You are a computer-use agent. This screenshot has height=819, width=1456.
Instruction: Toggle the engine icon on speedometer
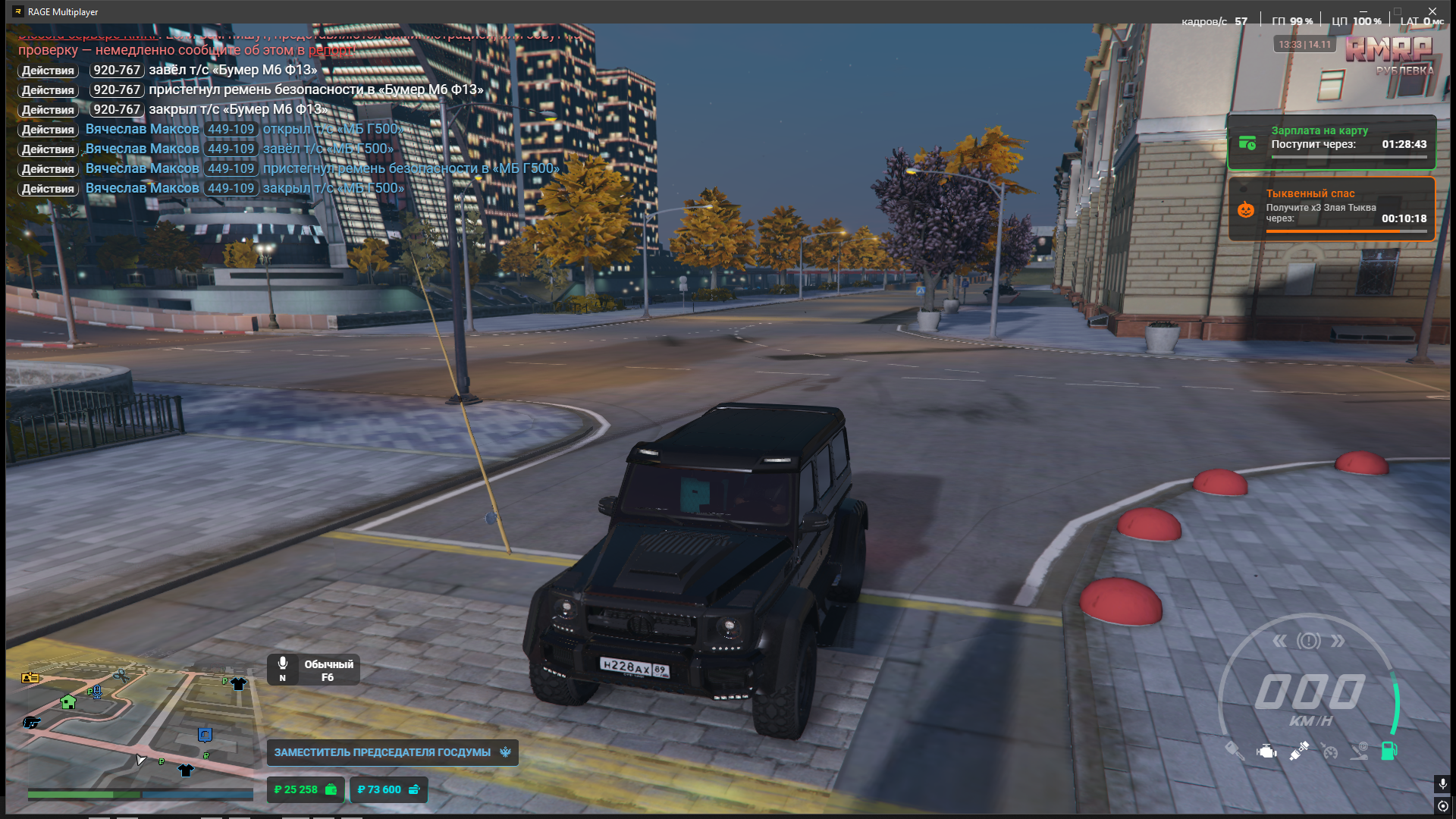[x=1266, y=752]
